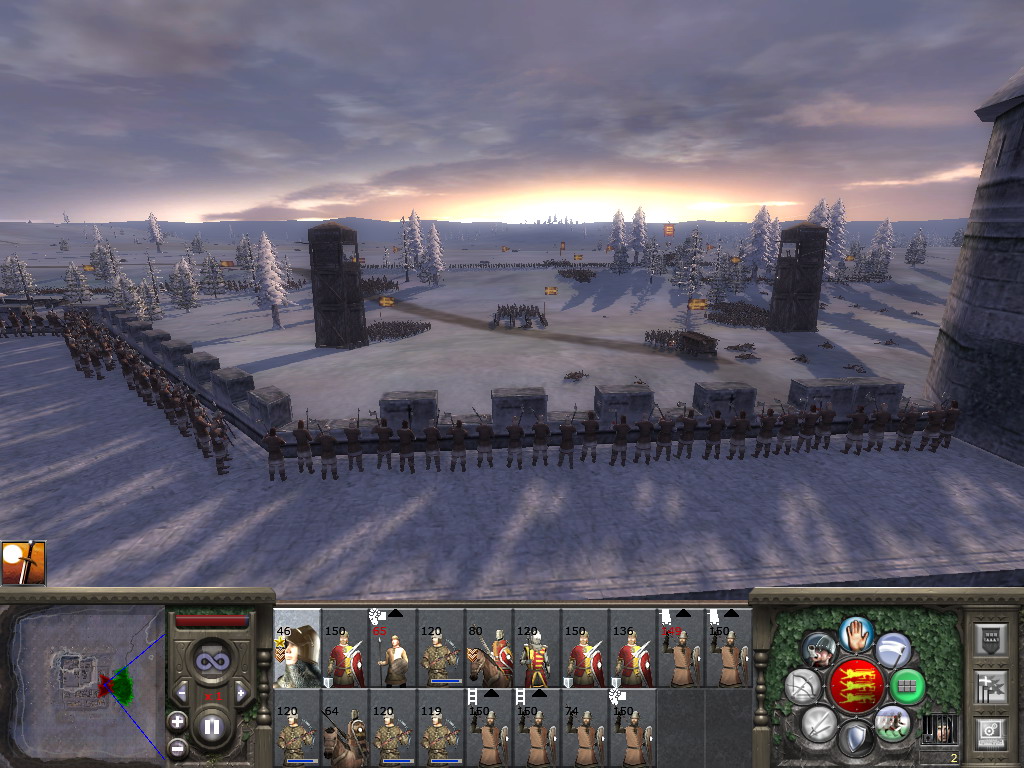Image resolution: width=1024 pixels, height=768 pixels.
Task: Pause the battle
Action: tap(212, 727)
